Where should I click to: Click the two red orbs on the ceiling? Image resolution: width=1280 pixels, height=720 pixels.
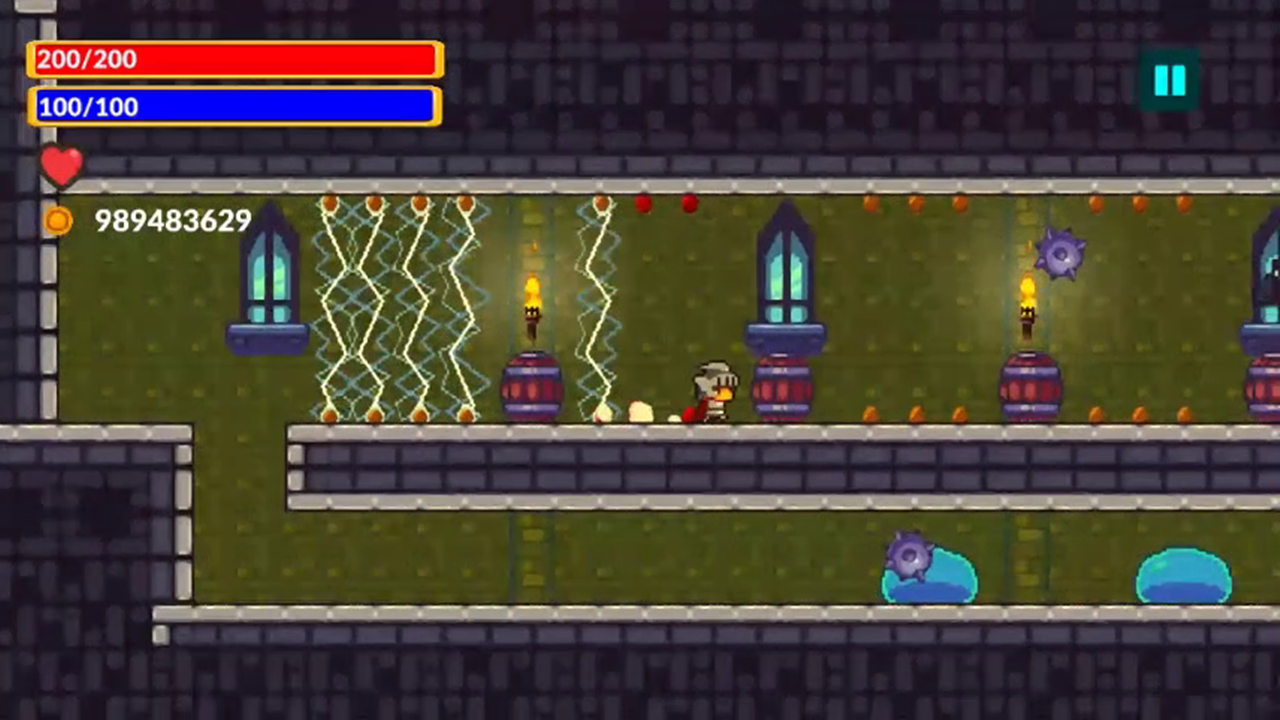[x=665, y=205]
